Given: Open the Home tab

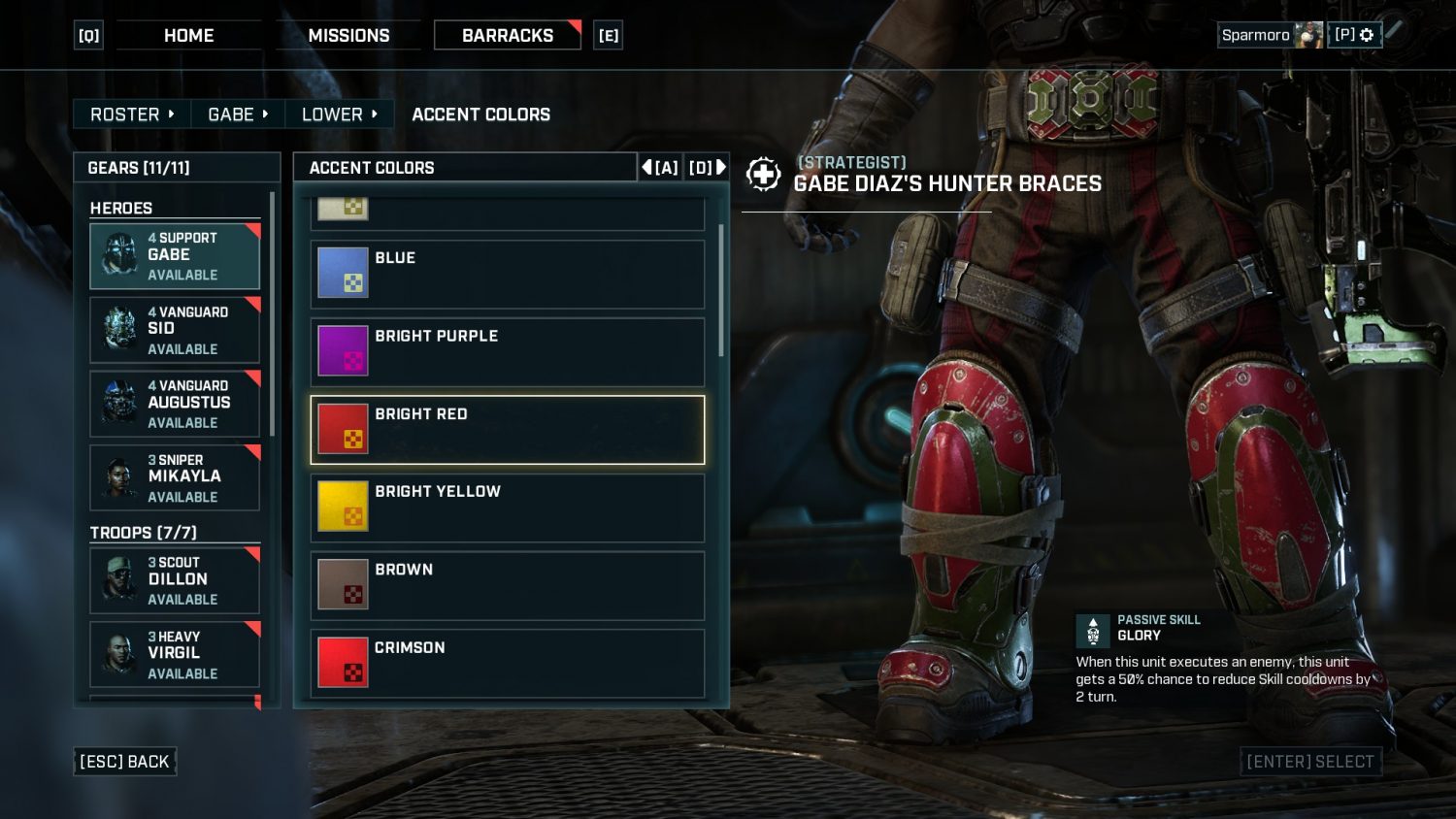Looking at the screenshot, I should [188, 36].
